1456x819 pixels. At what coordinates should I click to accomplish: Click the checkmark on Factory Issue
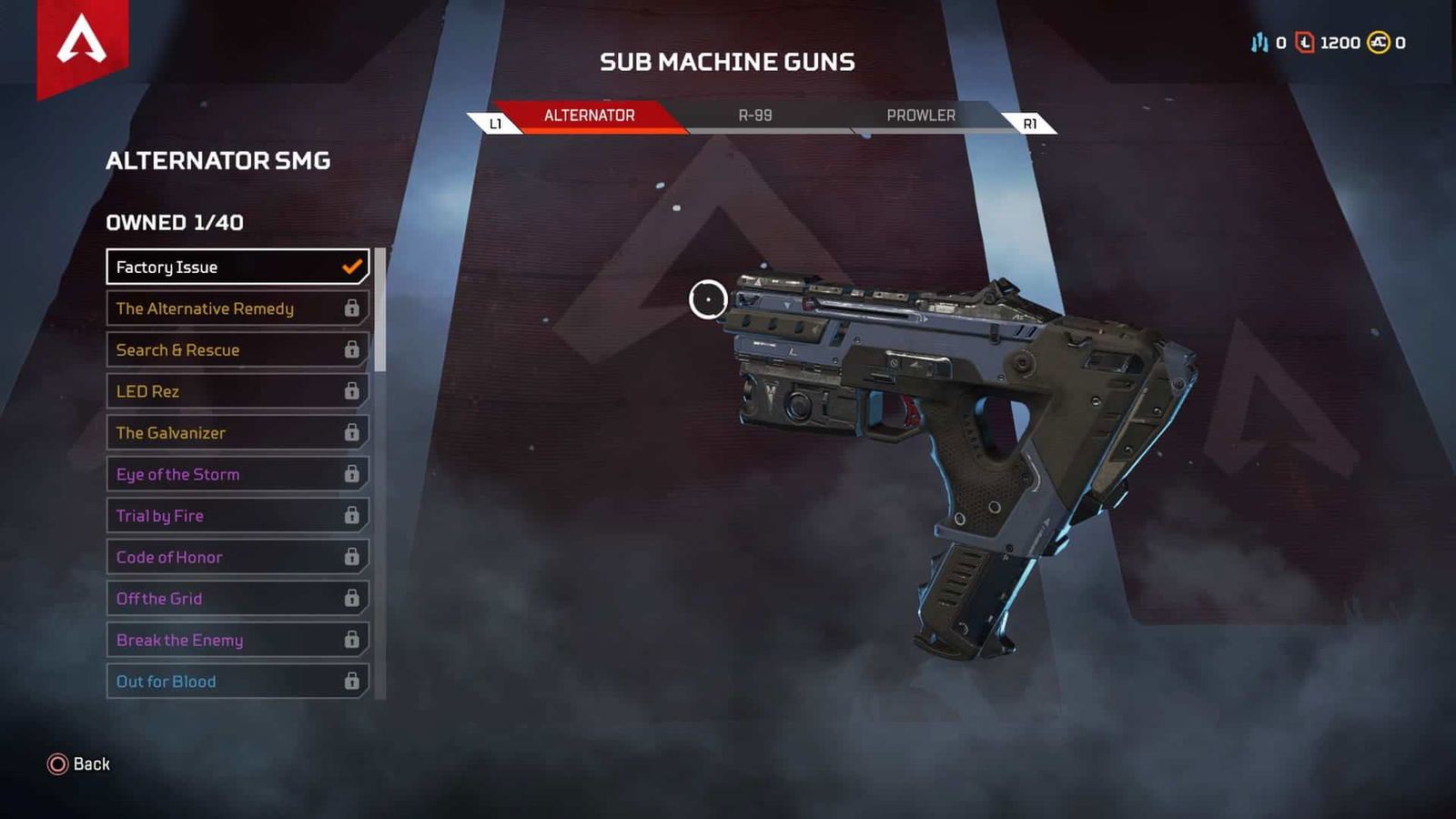point(350,267)
